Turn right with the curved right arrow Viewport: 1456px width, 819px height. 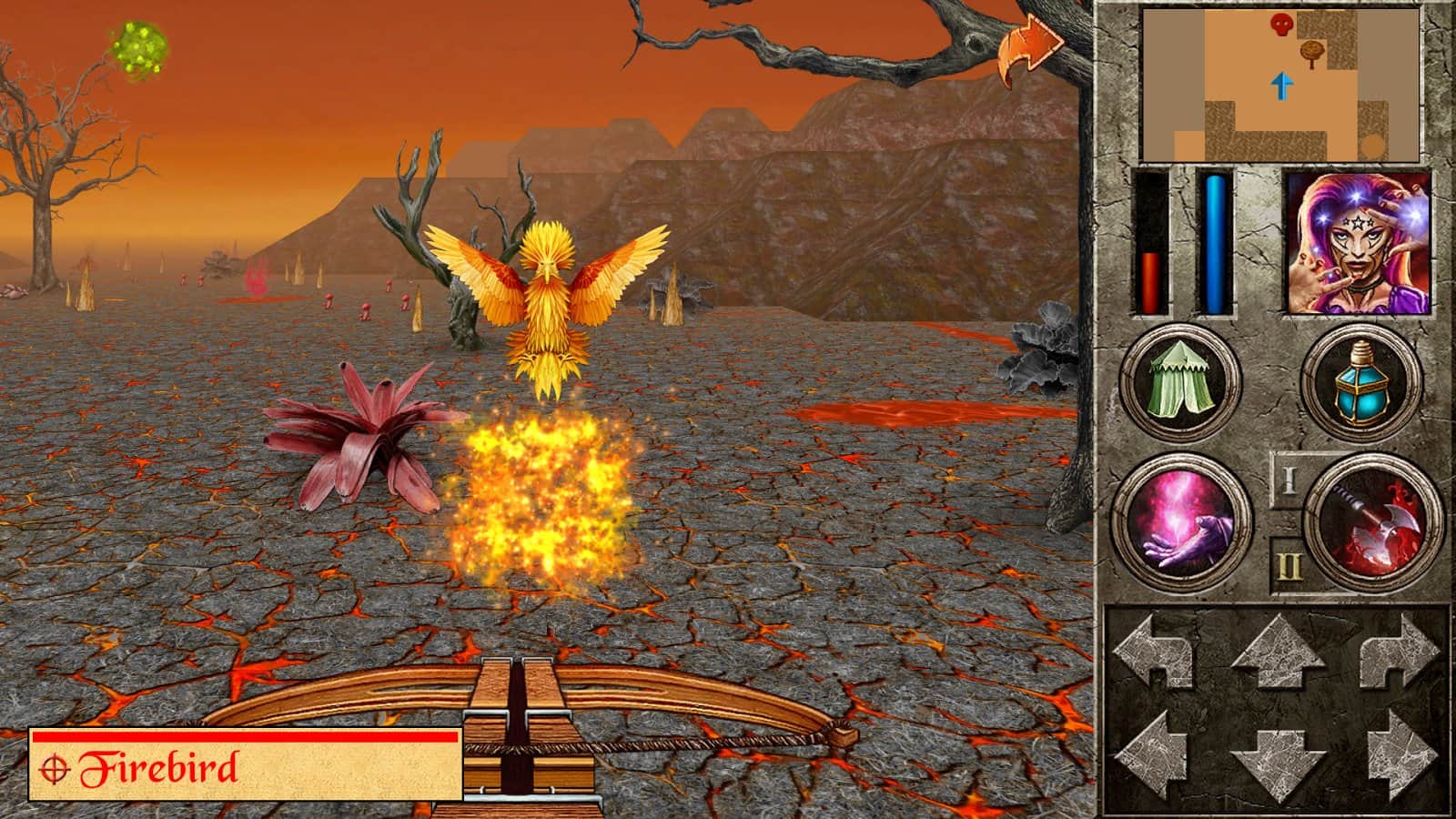1400,651
